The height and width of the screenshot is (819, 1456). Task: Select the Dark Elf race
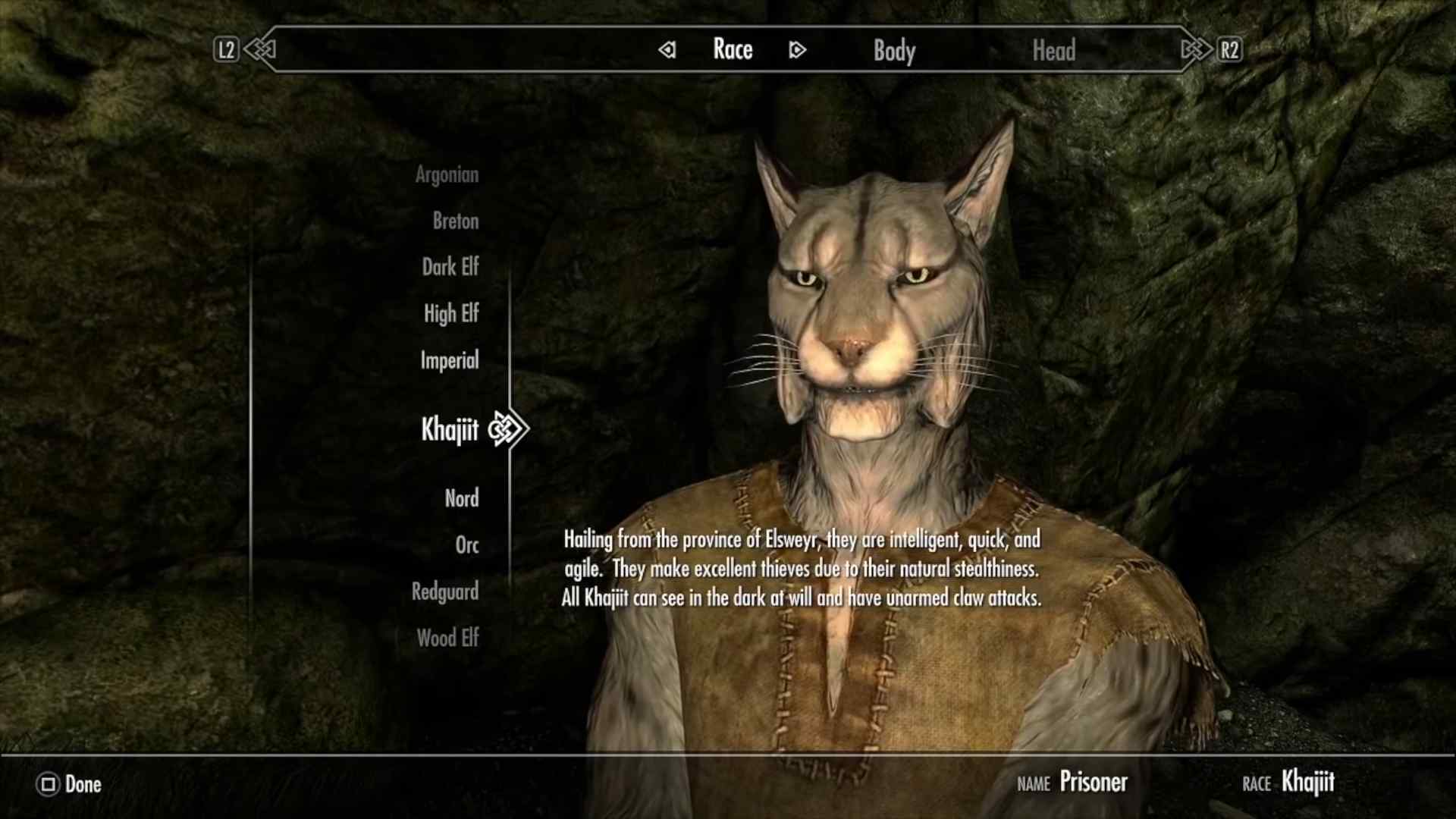[450, 267]
